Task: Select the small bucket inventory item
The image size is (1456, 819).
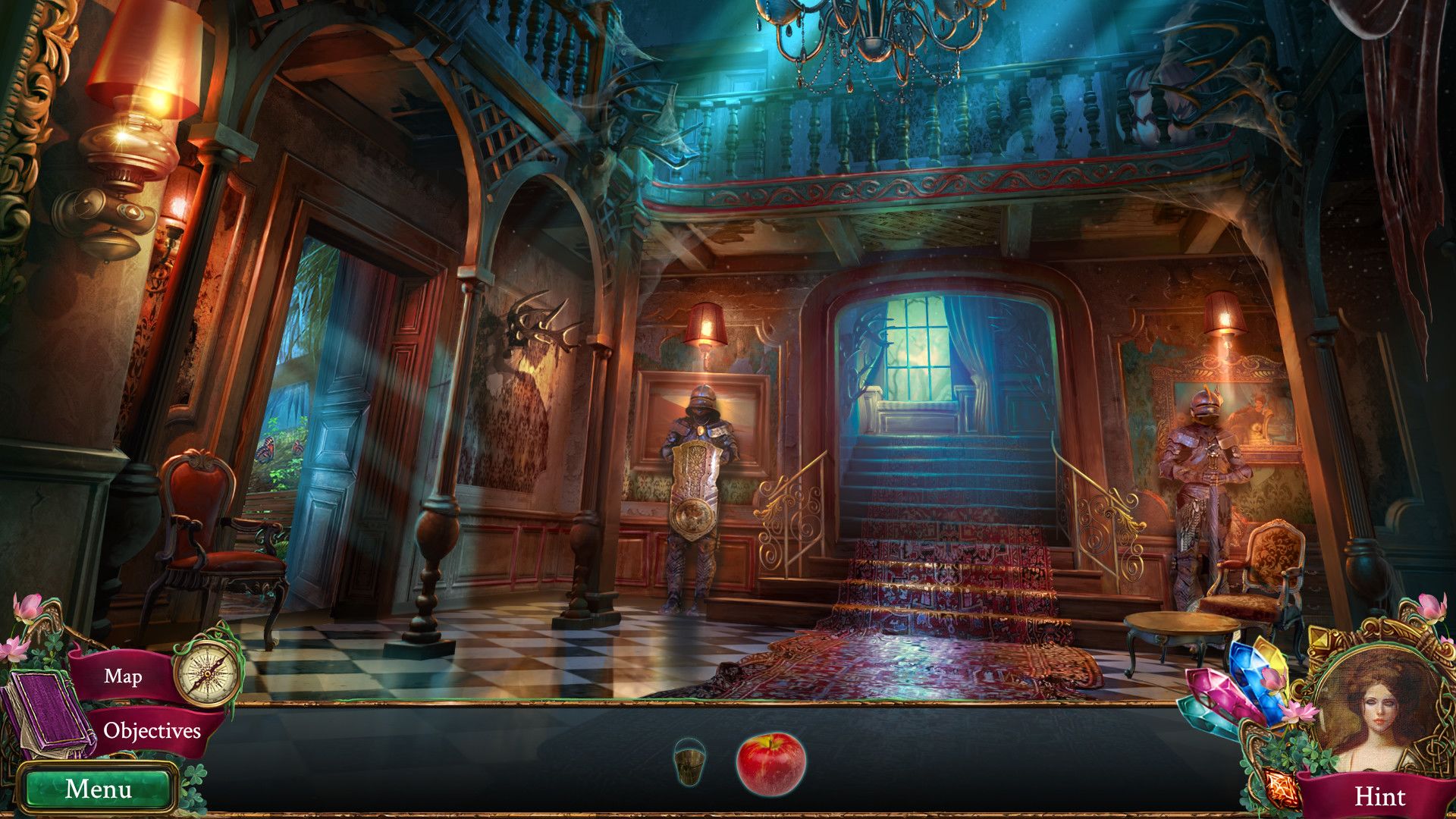Action: pyautogui.click(x=689, y=762)
